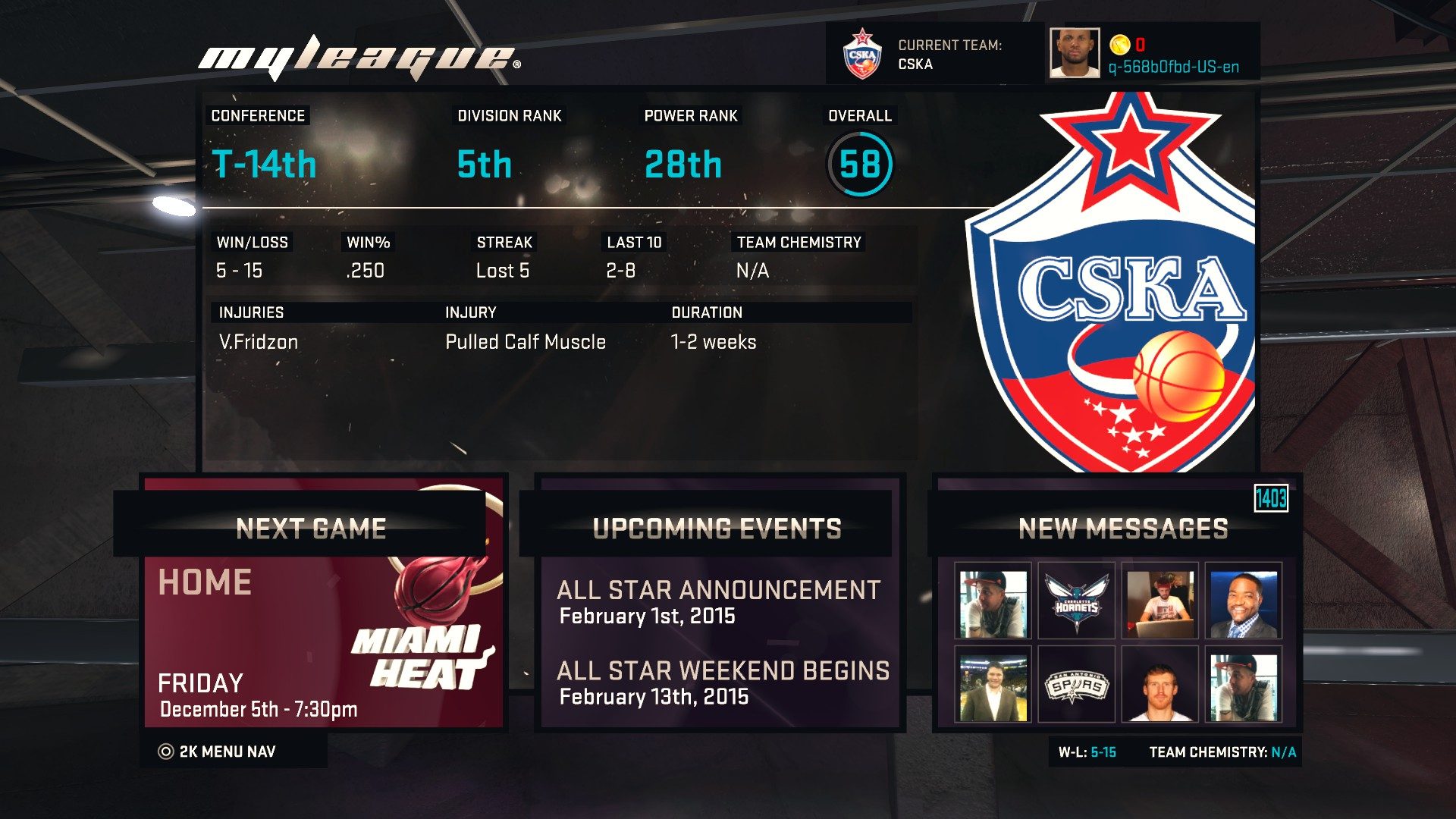
Task: Open the player avatar next to gamertag
Action: [x=1075, y=53]
